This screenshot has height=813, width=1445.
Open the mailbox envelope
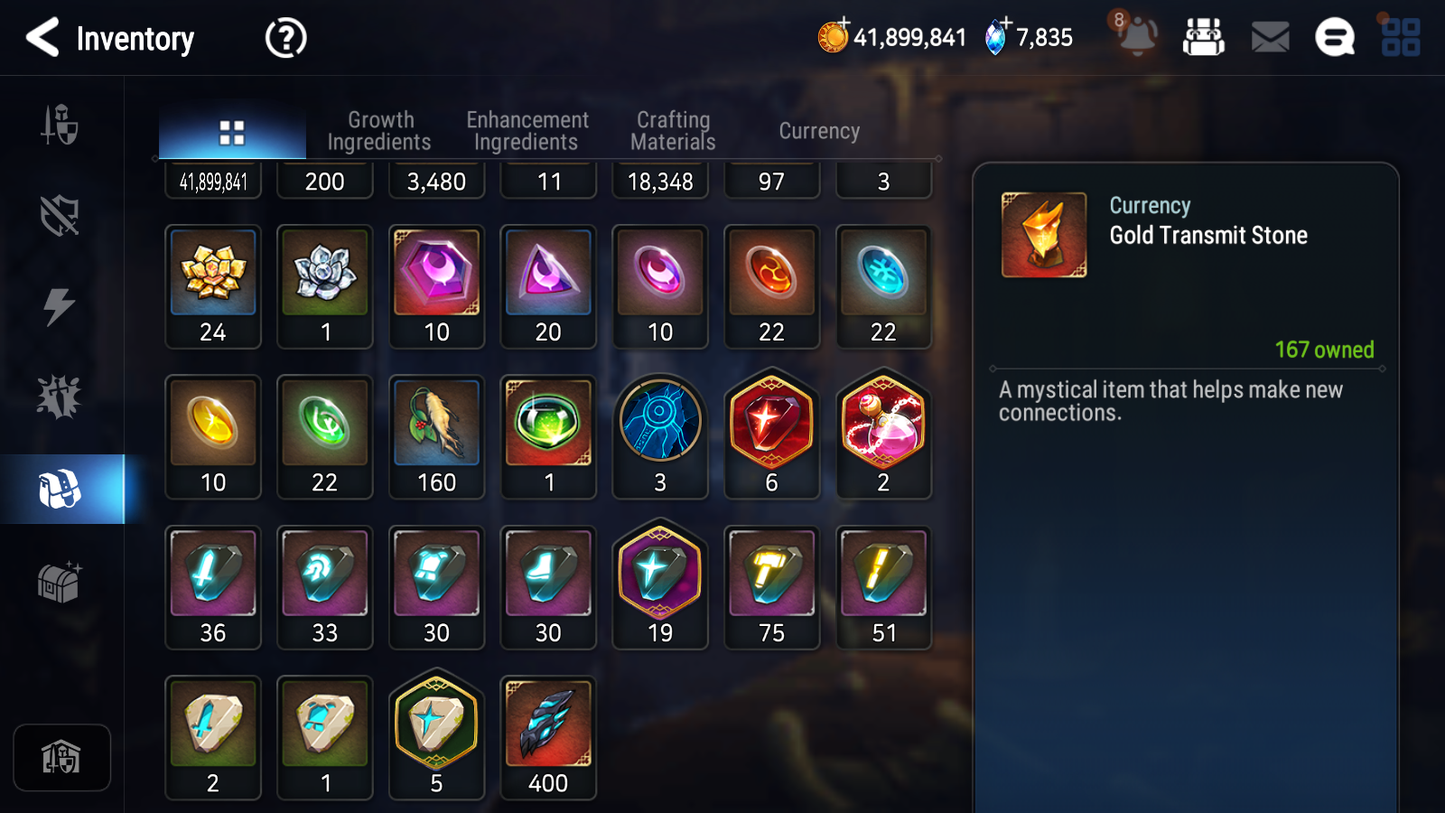point(1269,37)
